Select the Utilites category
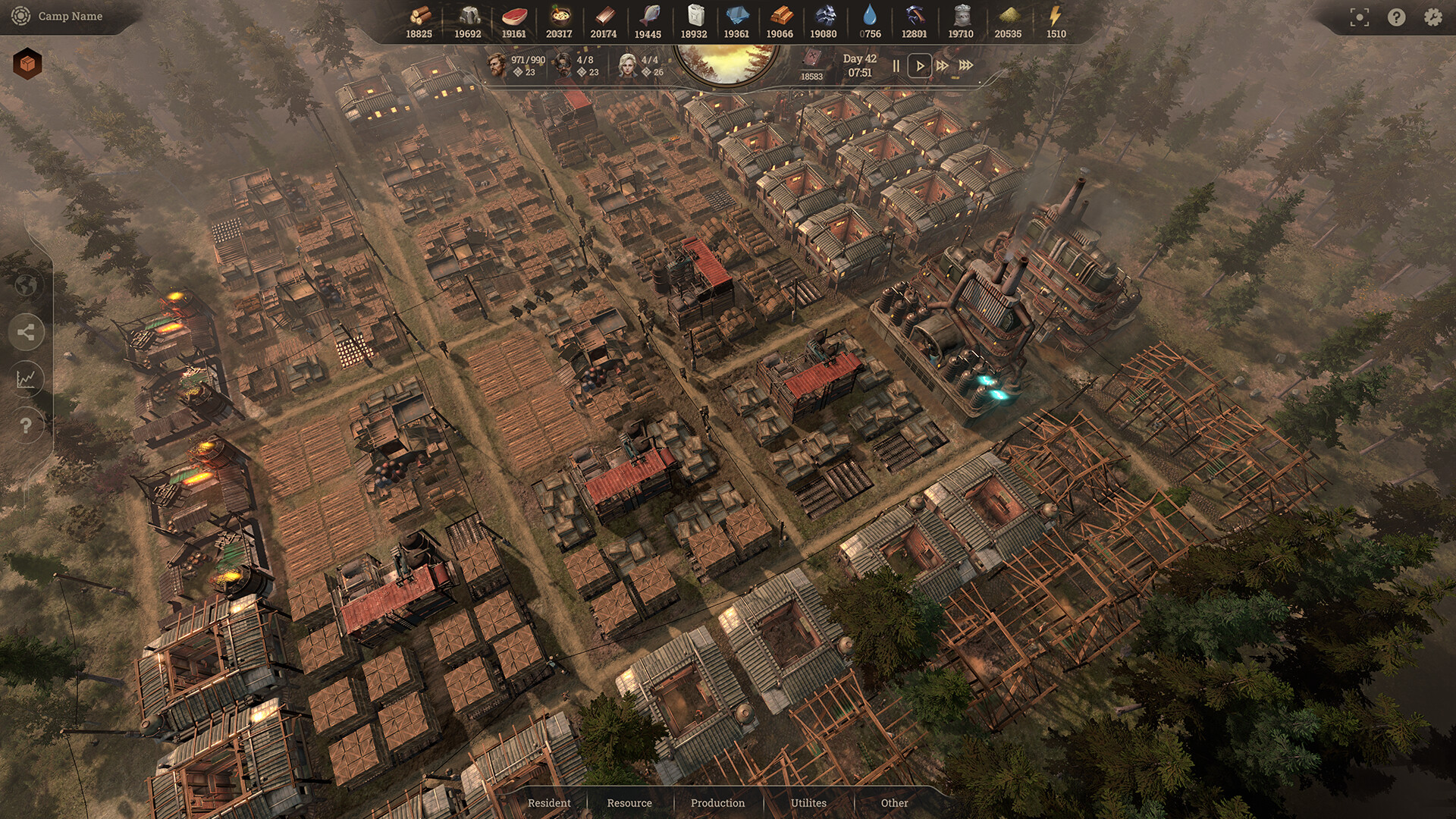Viewport: 1456px width, 819px height. click(809, 802)
